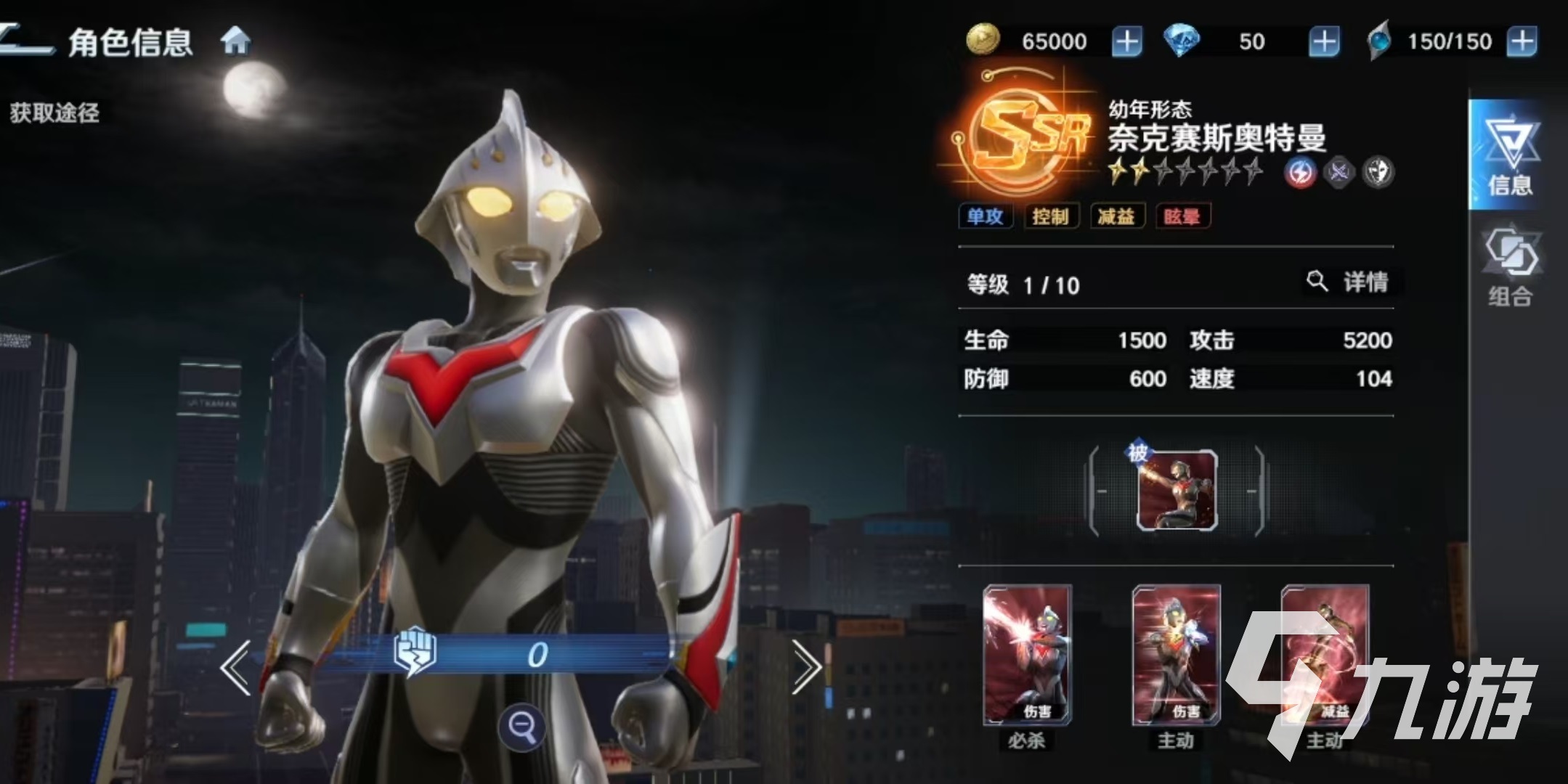Select the 必杀 ultimate skill card
1568x784 pixels.
point(1027,656)
